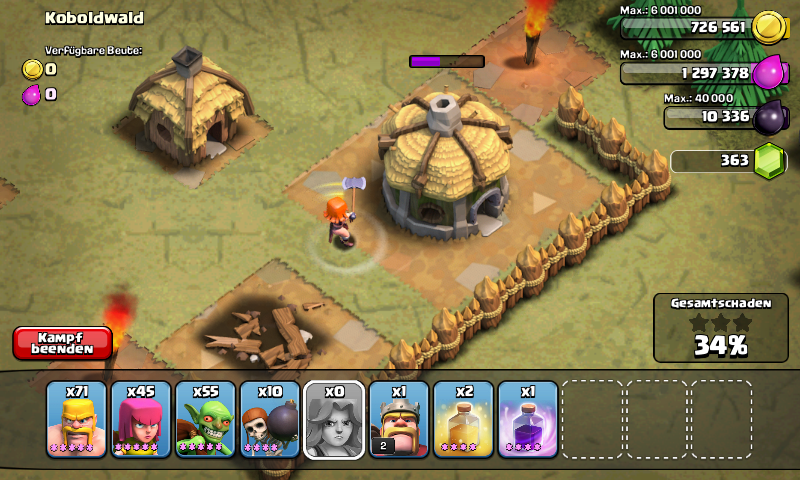The image size is (800, 480).
Task: End the battle with Kampf beenden
Action: (62, 343)
